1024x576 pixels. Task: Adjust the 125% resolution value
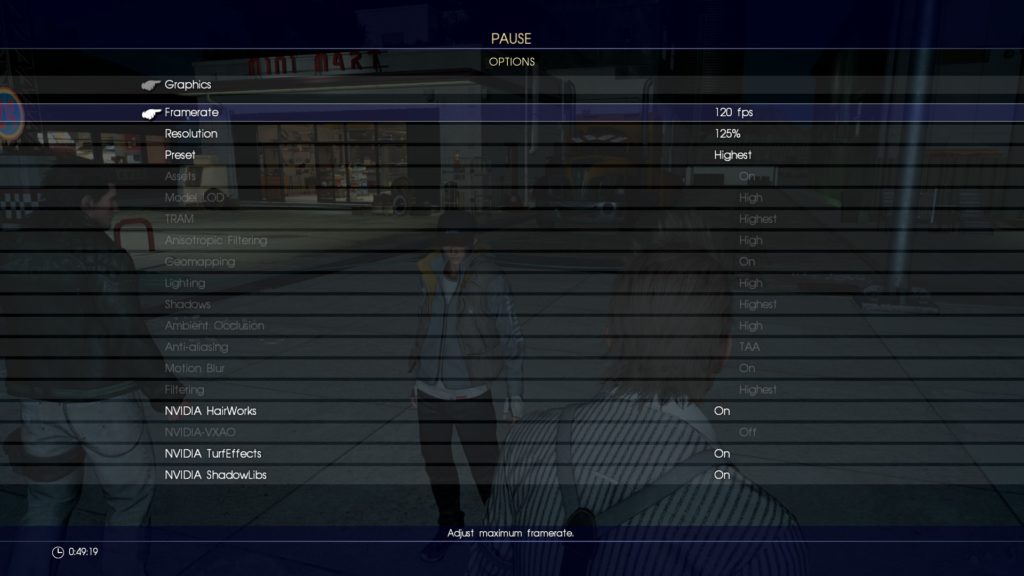click(x=727, y=134)
